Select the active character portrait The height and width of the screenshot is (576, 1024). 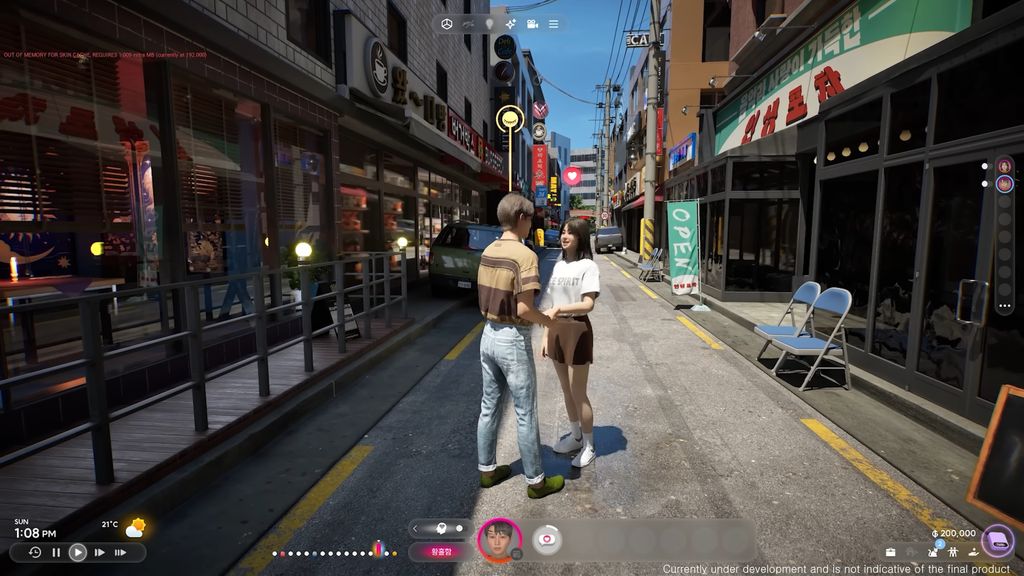click(x=499, y=540)
